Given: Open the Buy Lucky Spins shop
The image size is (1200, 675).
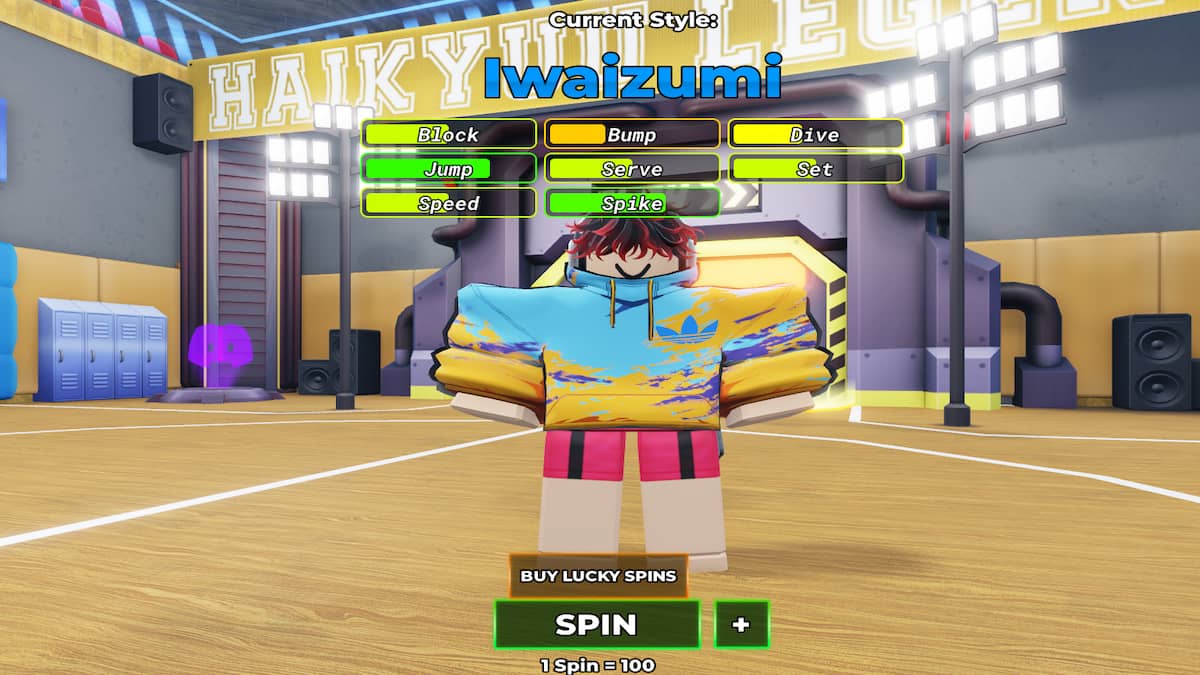Looking at the screenshot, I should click(x=598, y=576).
